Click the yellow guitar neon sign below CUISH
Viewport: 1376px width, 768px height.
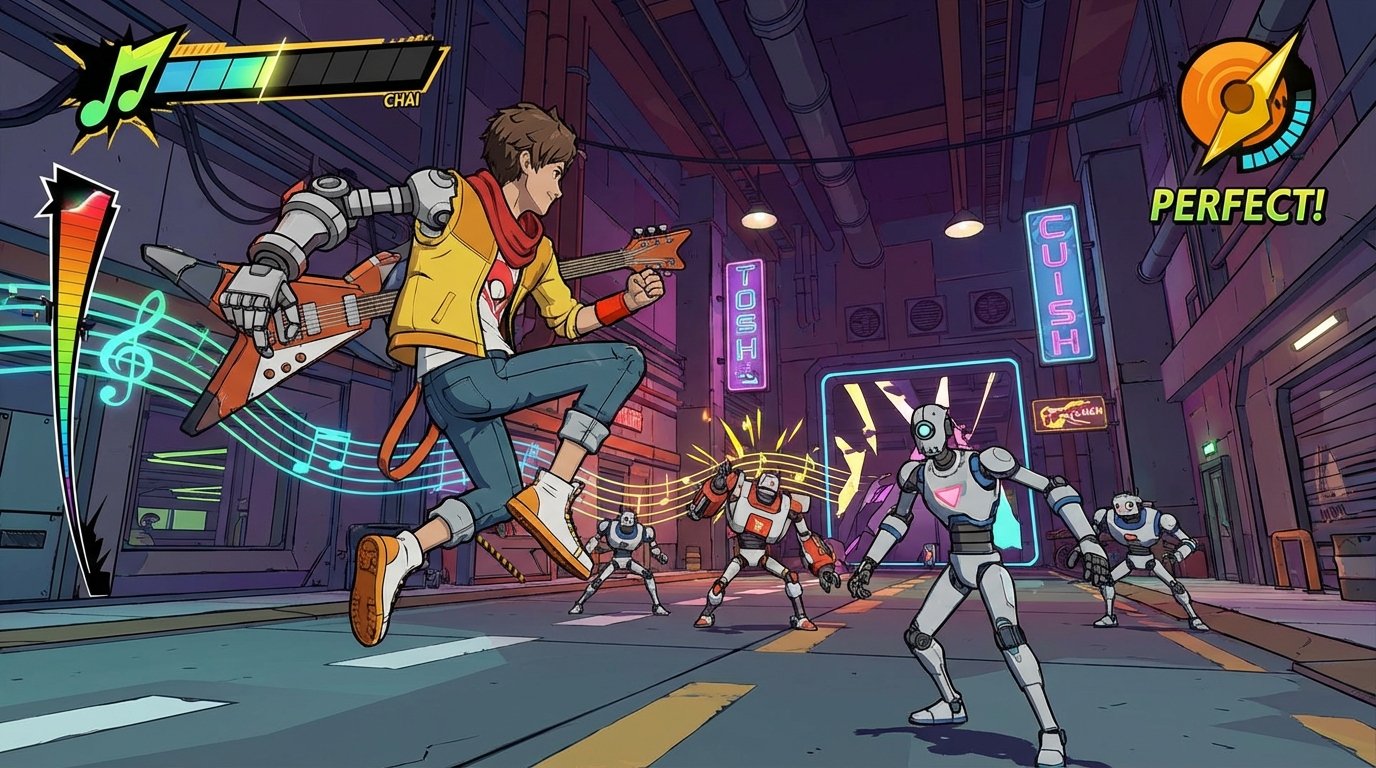(x=1070, y=414)
